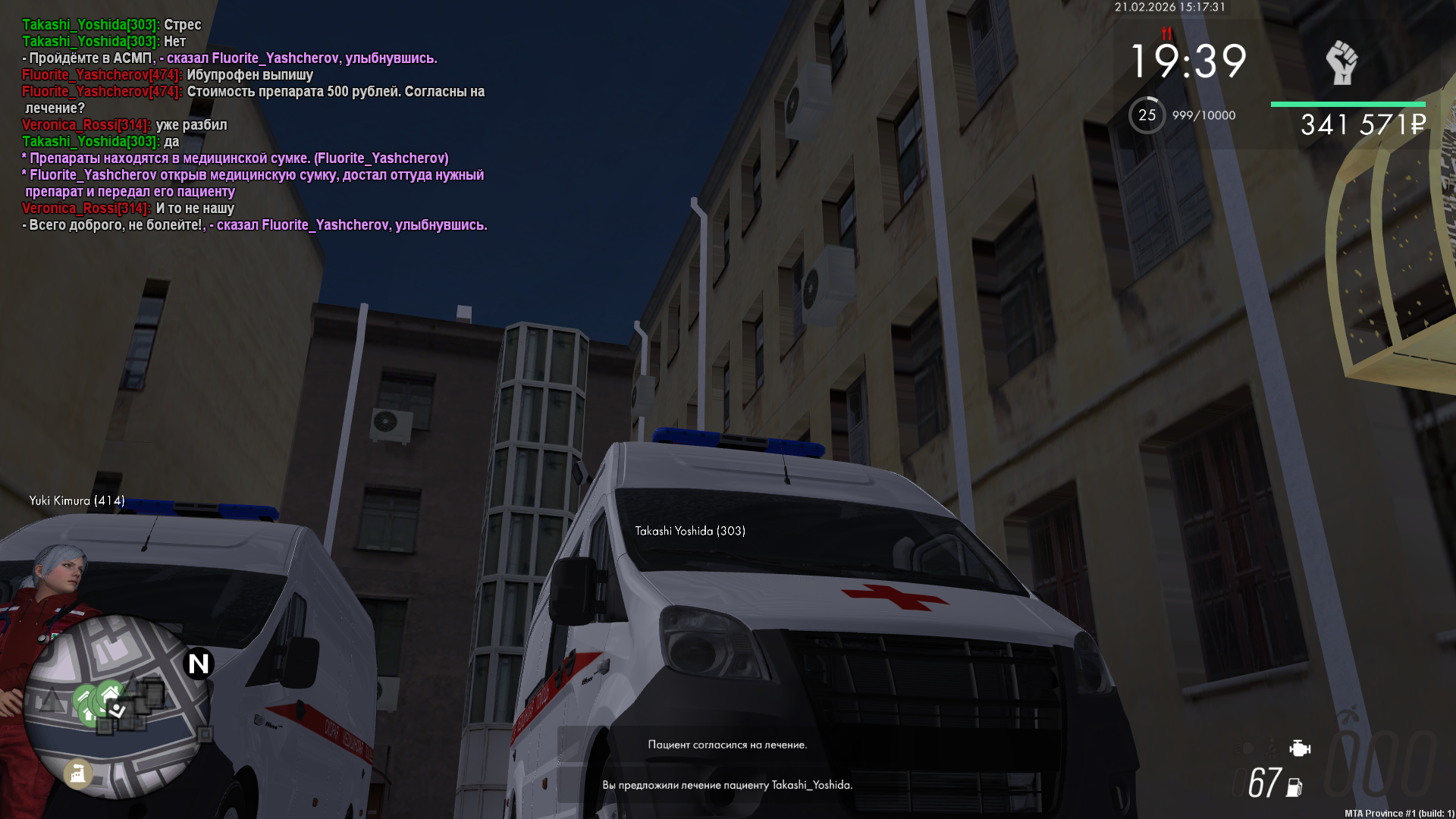Select the north compass marker on the minimap
Viewport: 1456px width, 819px height.
click(199, 664)
